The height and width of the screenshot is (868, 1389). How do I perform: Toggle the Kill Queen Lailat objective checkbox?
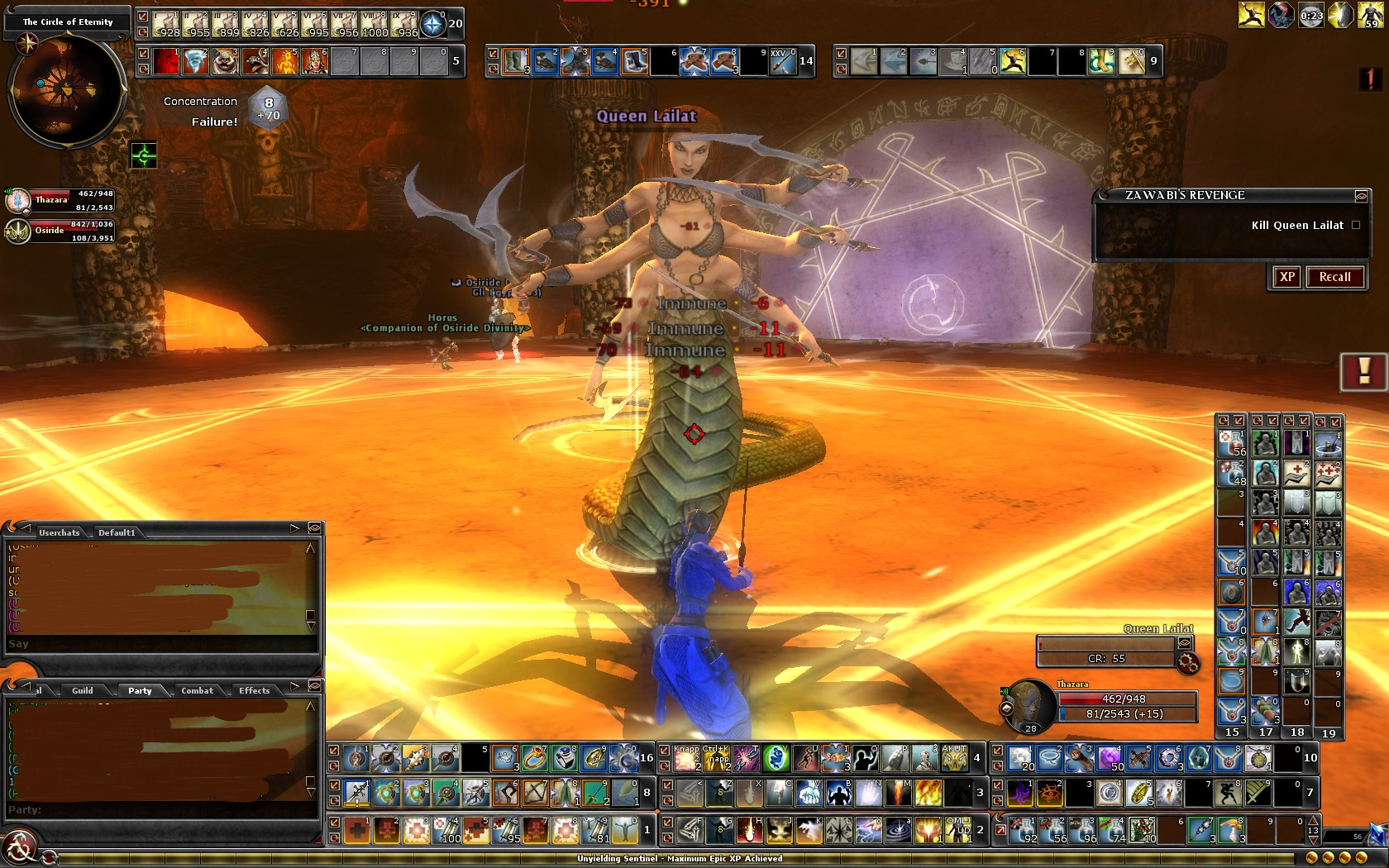(1356, 225)
